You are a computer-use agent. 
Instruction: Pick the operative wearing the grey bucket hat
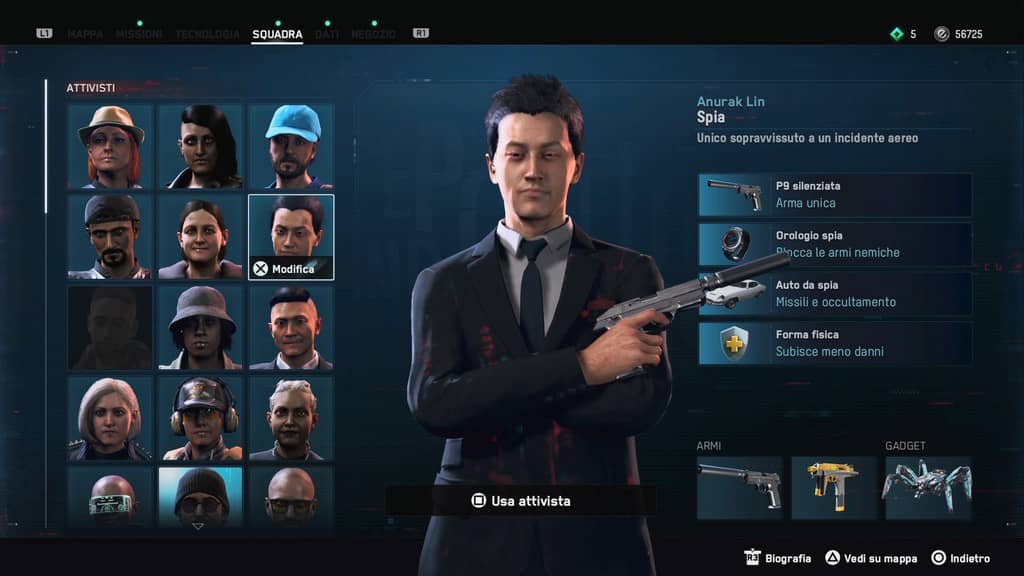click(200, 328)
